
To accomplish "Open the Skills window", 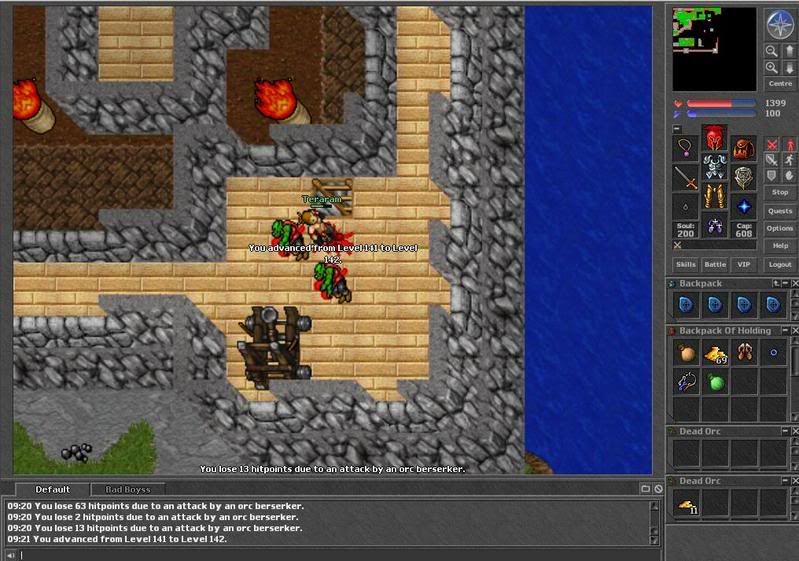I will [x=685, y=264].
